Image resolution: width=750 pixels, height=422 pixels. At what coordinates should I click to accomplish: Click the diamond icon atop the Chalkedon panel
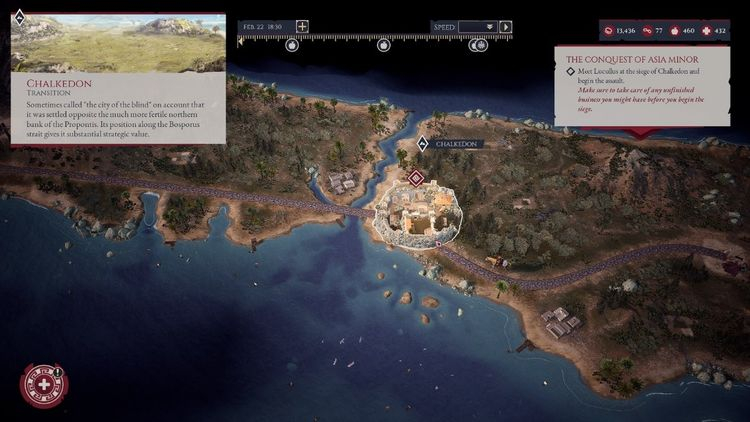click(x=19, y=15)
